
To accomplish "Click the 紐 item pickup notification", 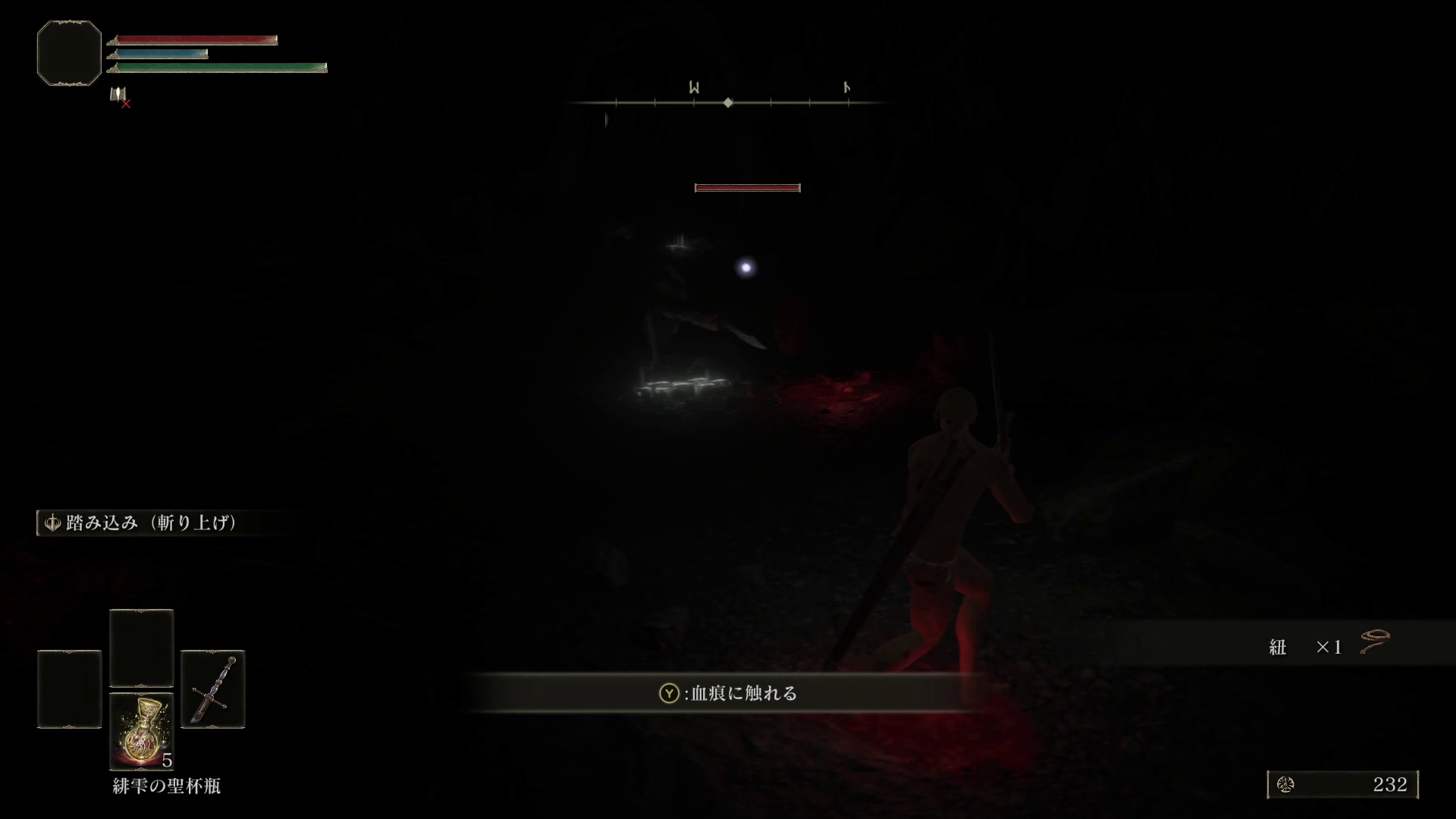I will pos(1327,646).
